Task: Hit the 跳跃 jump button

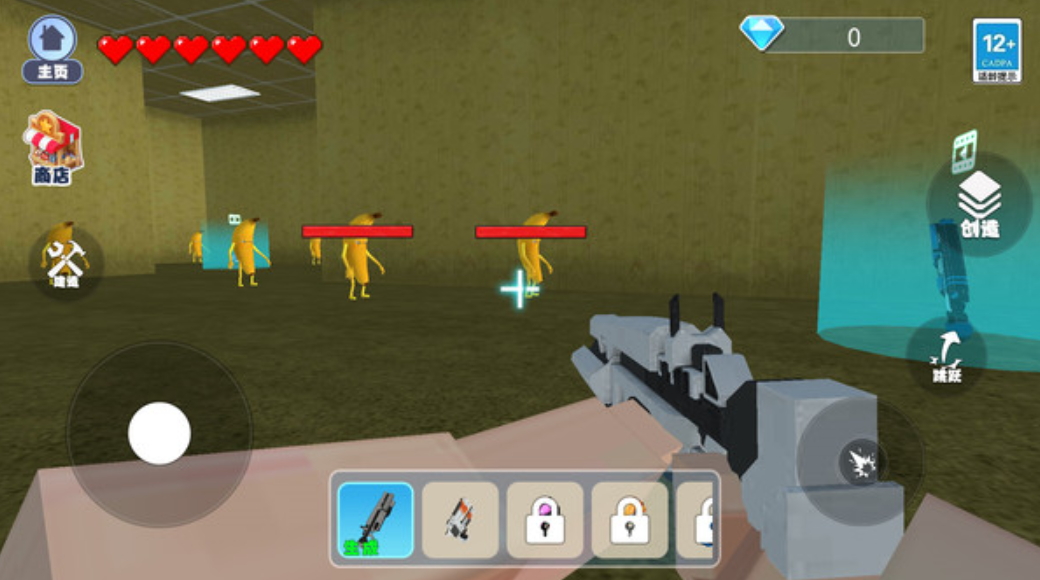Action: [x=947, y=357]
